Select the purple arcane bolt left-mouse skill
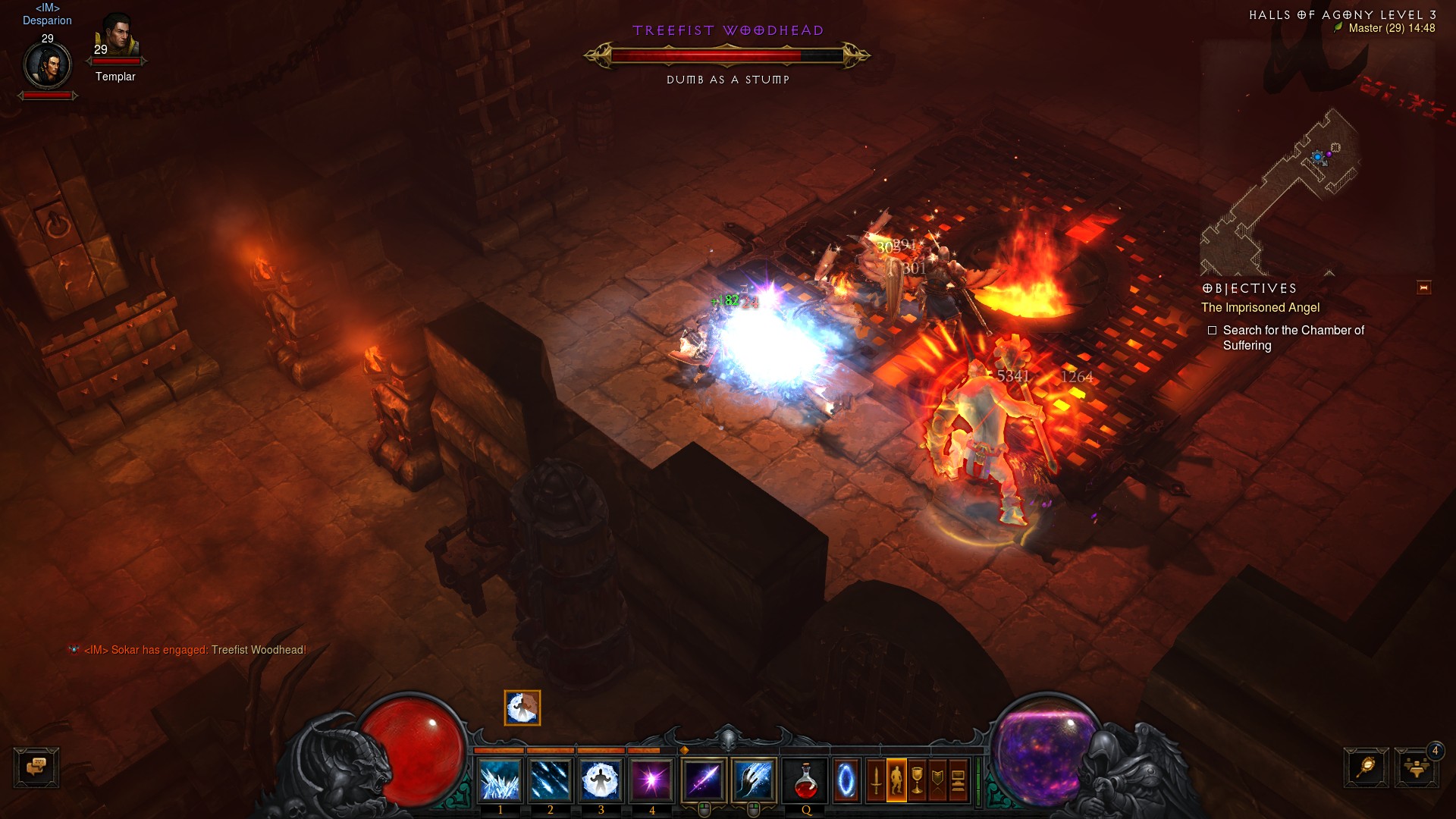1456x819 pixels. click(x=704, y=780)
